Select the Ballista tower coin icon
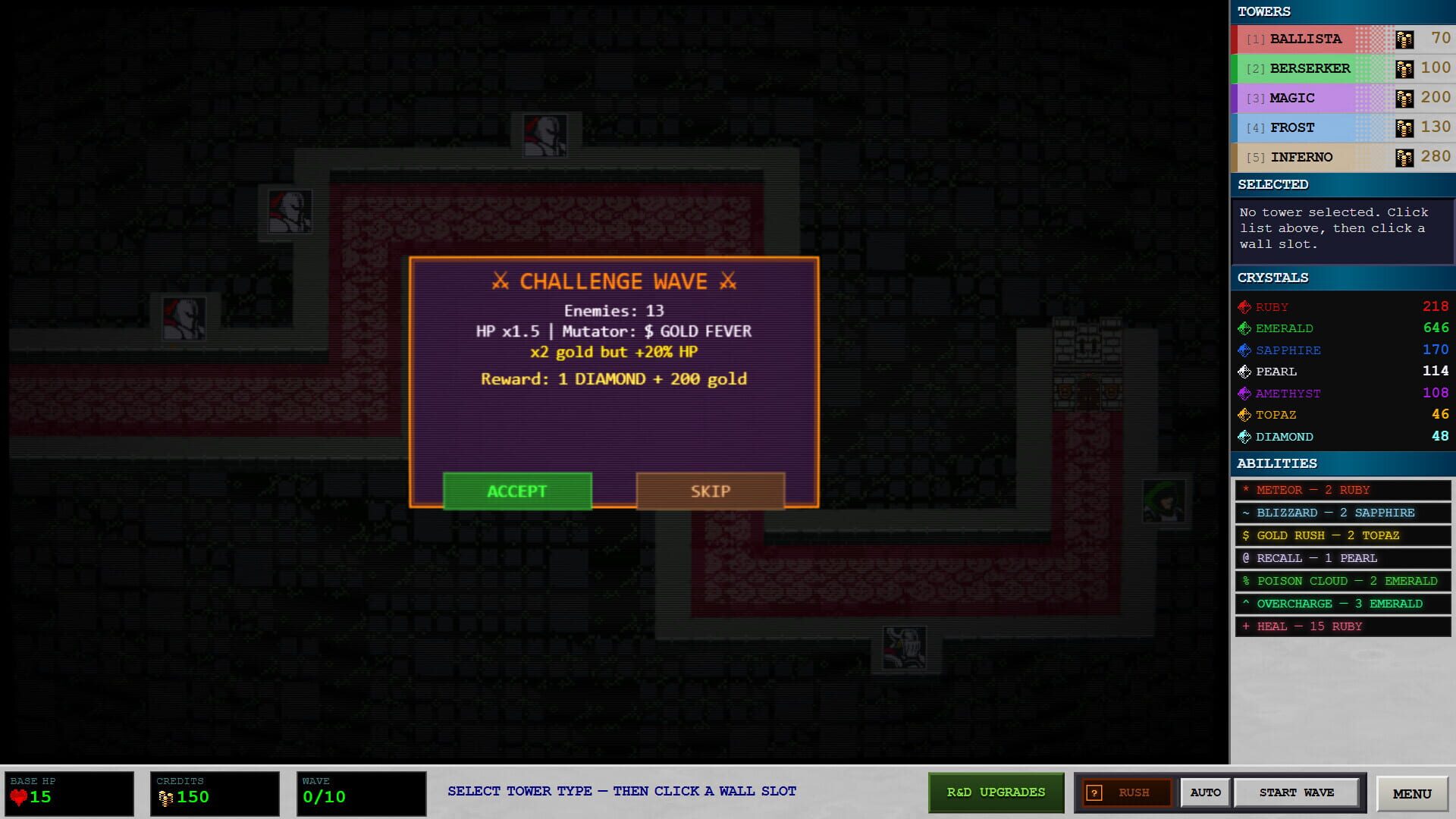Viewport: 1456px width, 819px height. [1404, 38]
